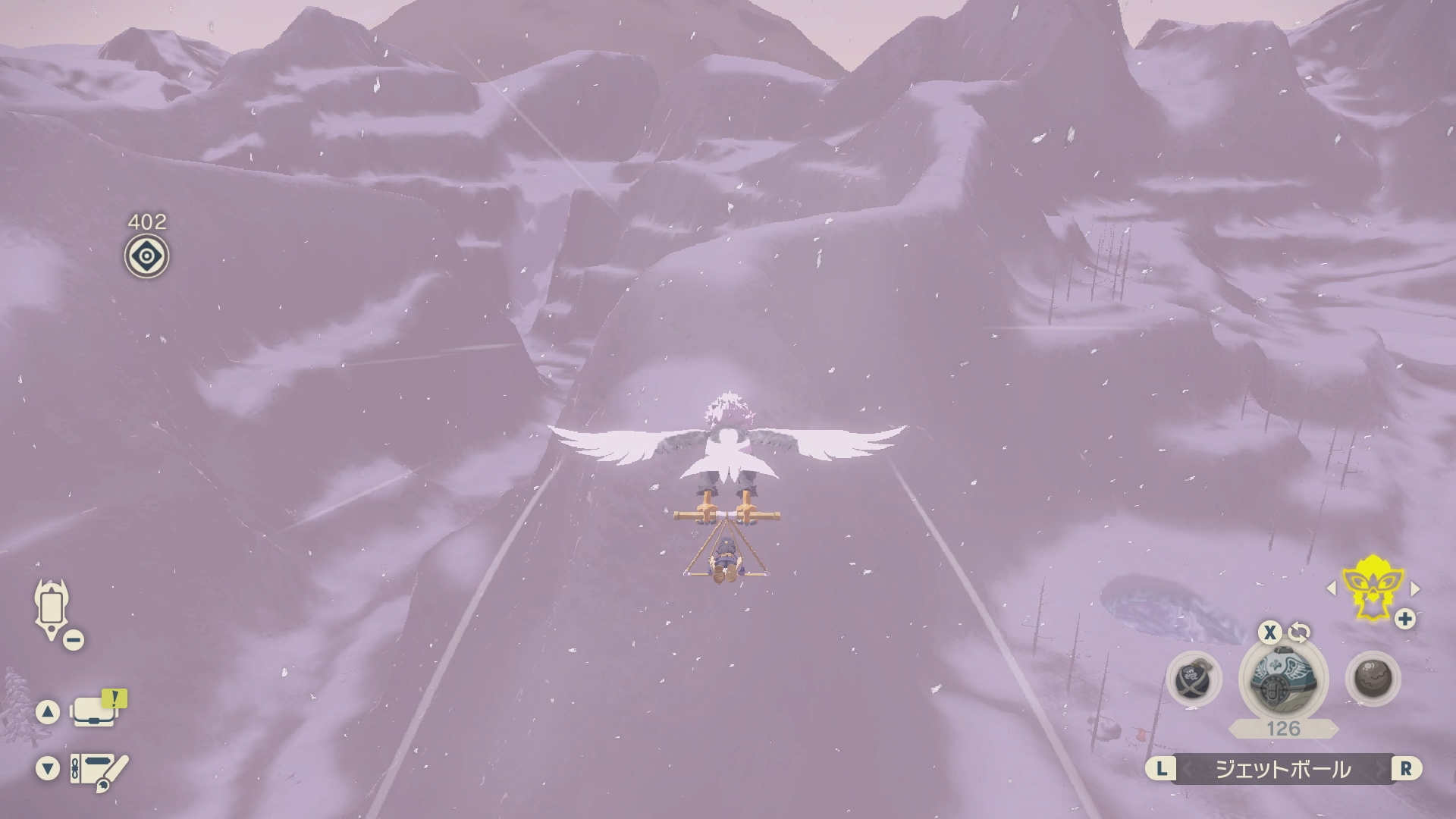Click the waypoint marker showing 402
This screenshot has width=1456, height=819.
[146, 256]
